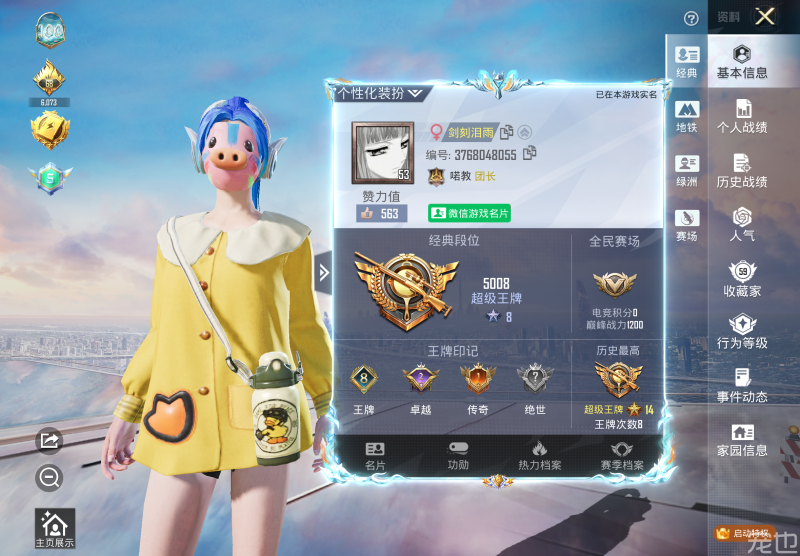
Task: Switch to the 赛季档案 bottom tab
Action: (622, 455)
